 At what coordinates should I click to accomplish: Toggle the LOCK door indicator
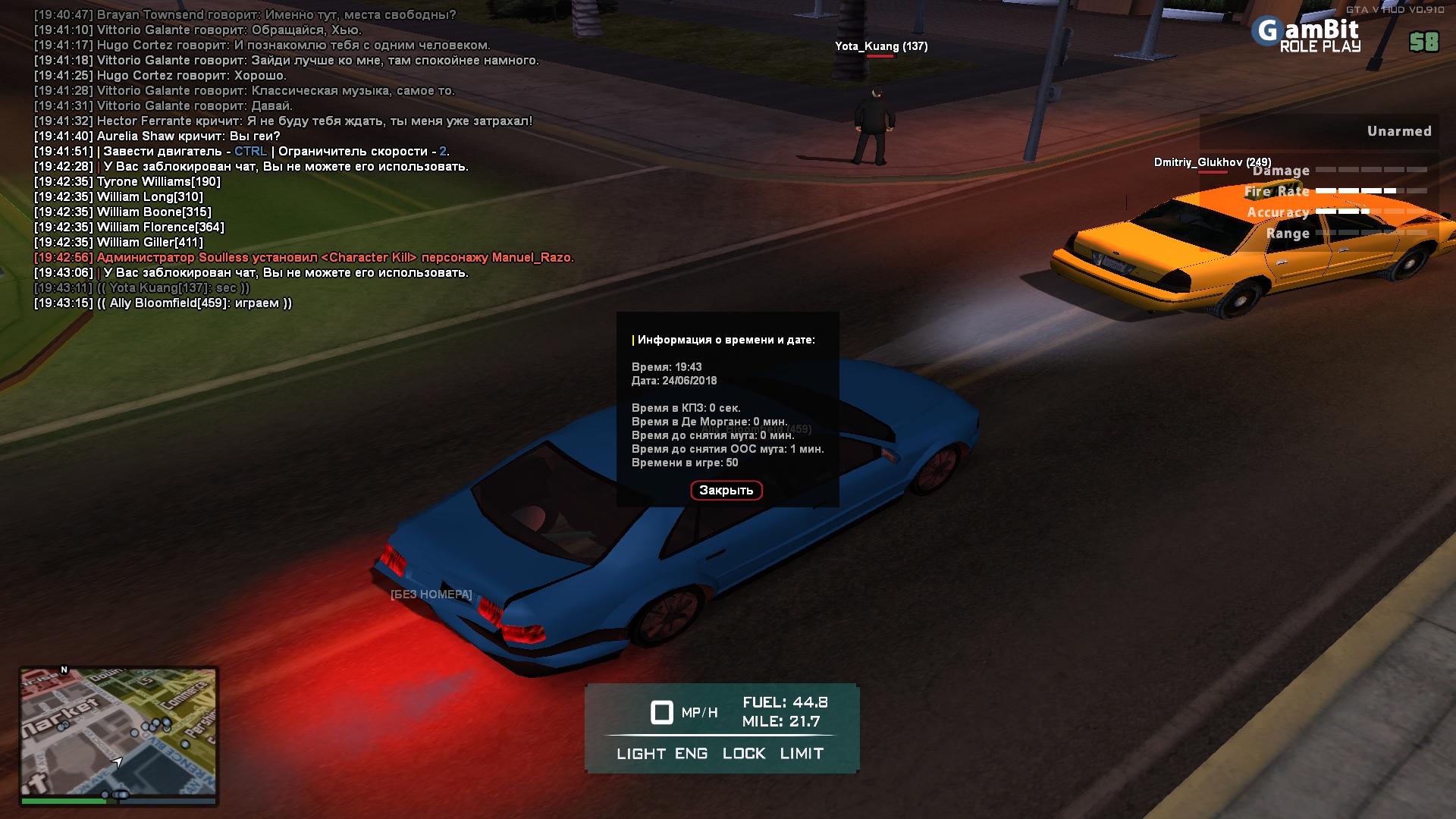point(743,754)
